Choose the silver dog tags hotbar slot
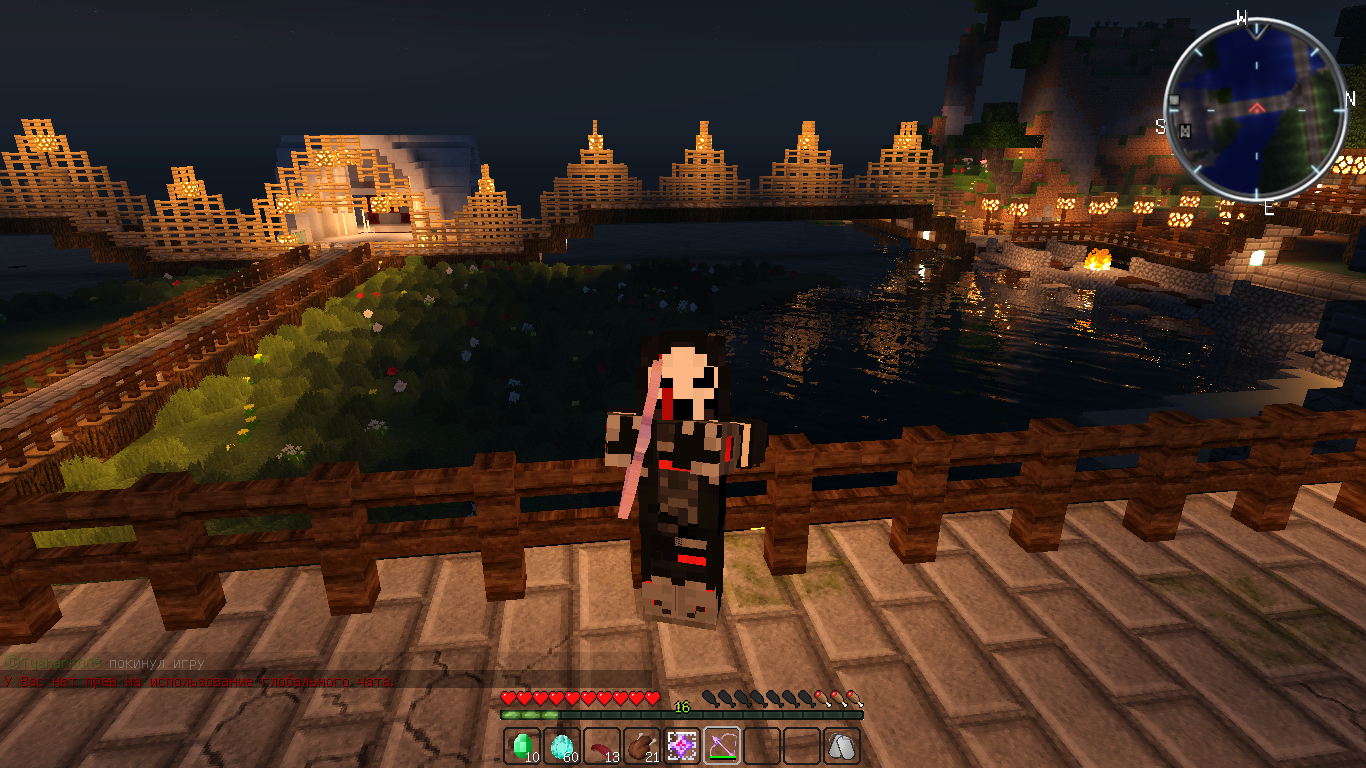Screen dimensions: 1366x768 (842, 746)
